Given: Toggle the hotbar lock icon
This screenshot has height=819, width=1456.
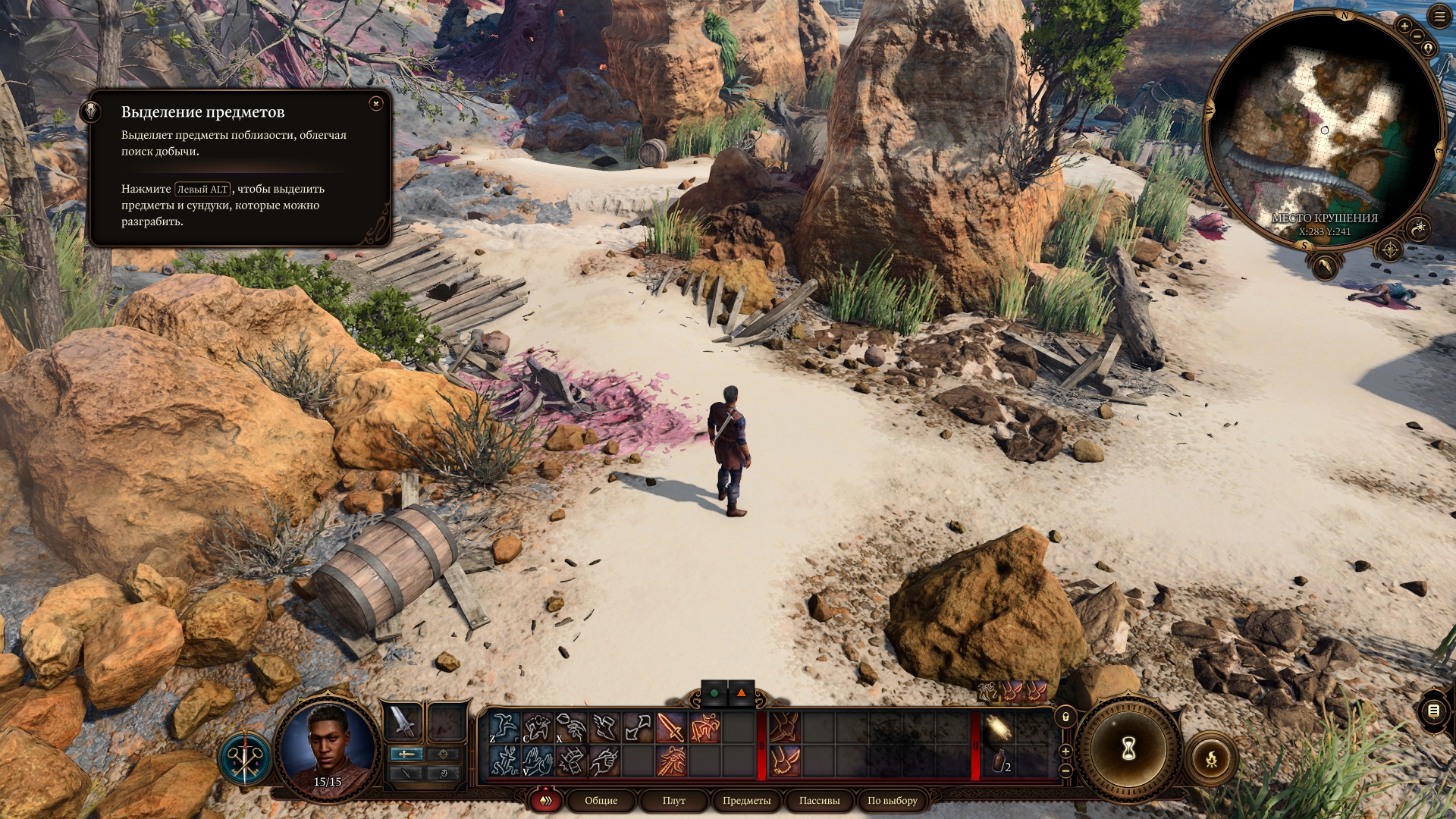Looking at the screenshot, I should [1065, 717].
